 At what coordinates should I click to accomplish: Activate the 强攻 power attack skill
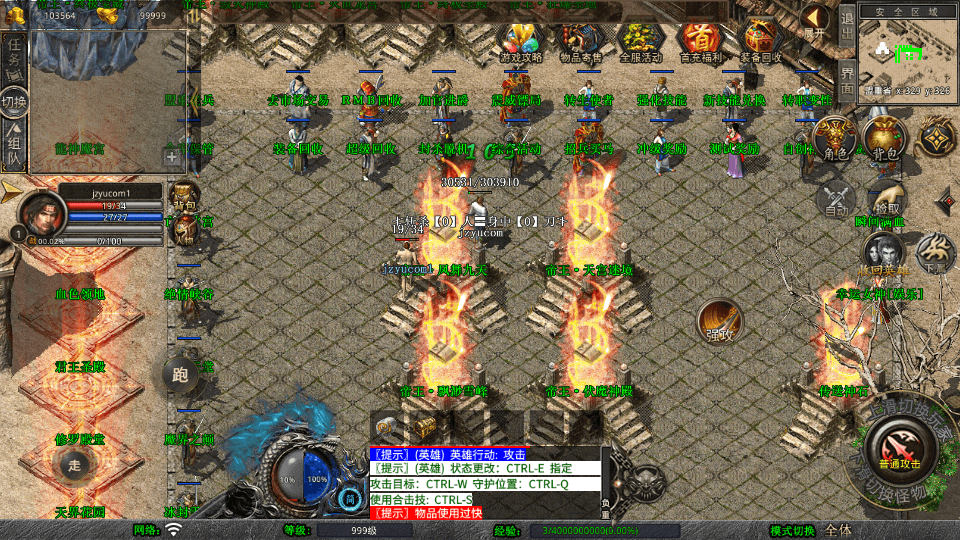719,321
